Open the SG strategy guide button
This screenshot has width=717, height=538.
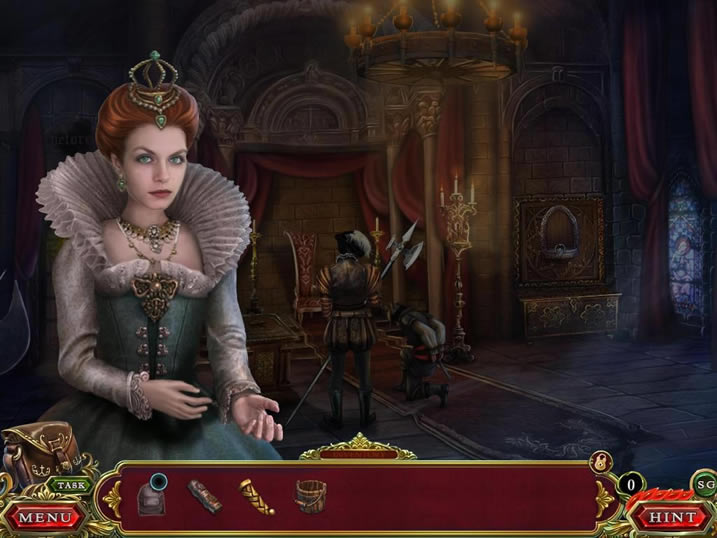pyautogui.click(x=704, y=485)
